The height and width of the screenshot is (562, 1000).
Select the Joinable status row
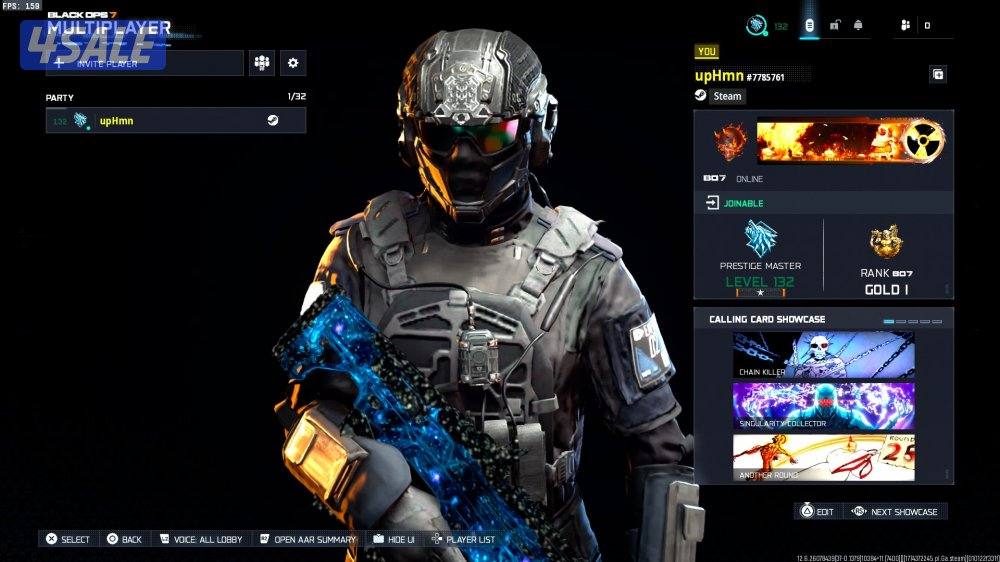(823, 203)
